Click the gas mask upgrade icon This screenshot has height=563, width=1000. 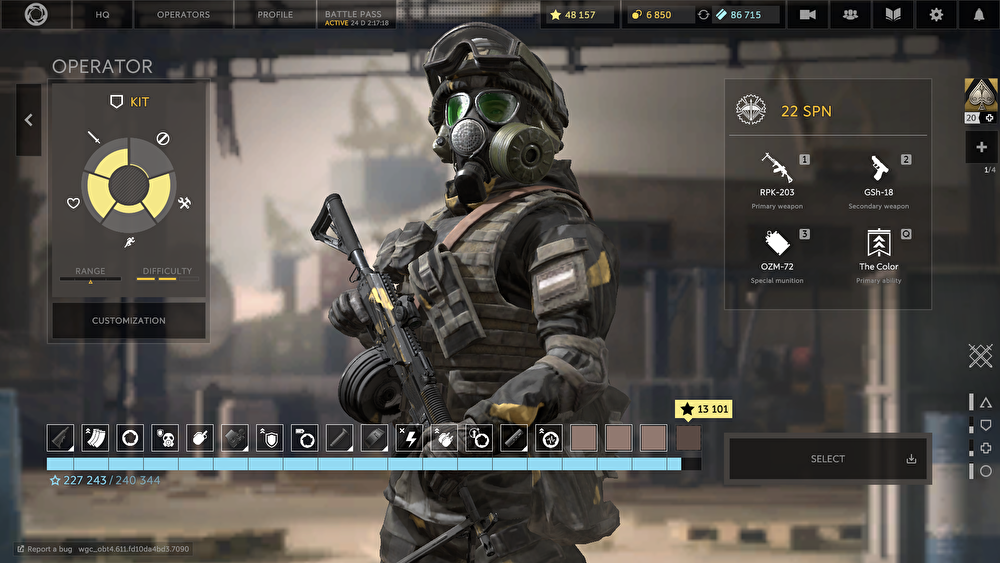(x=165, y=437)
